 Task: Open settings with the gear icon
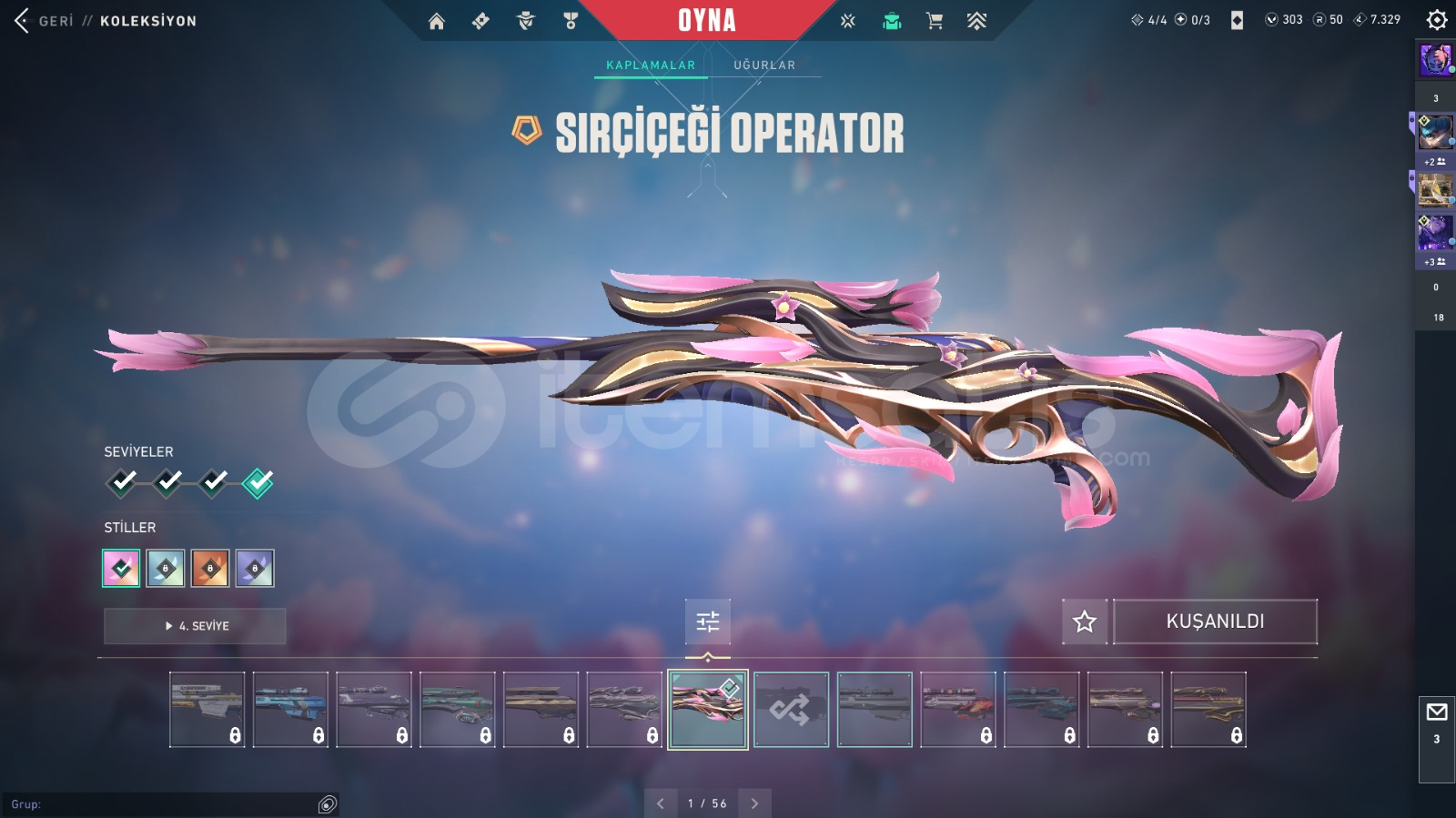[x=1437, y=20]
